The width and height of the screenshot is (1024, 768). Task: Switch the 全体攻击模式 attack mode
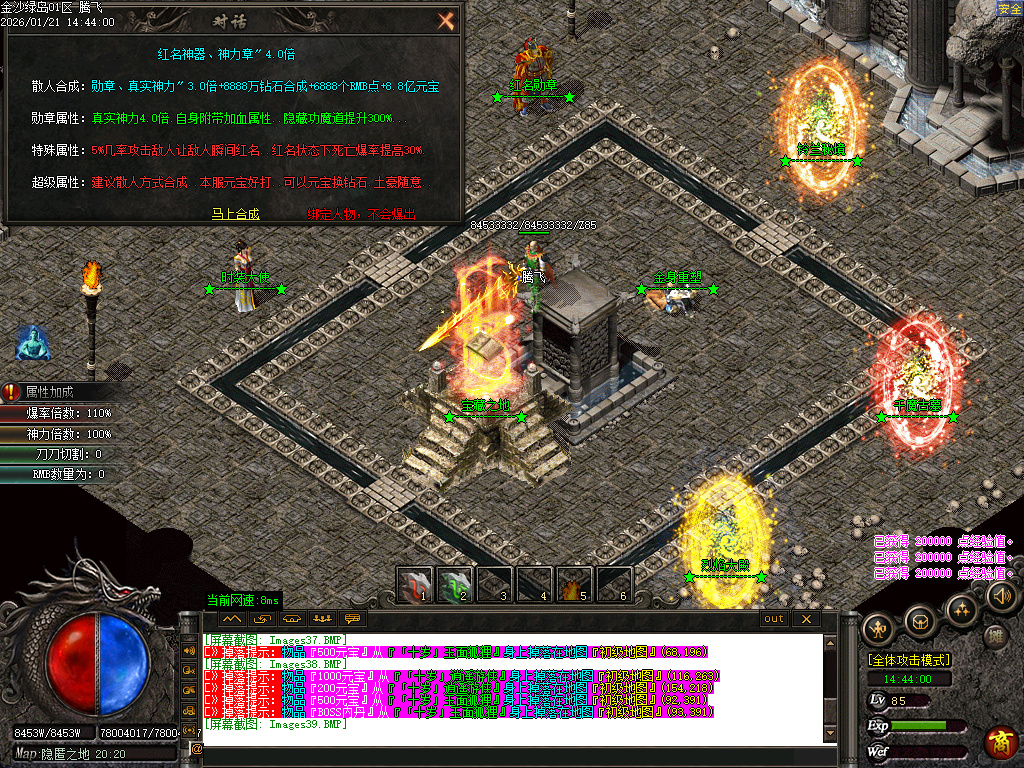pyautogui.click(x=909, y=660)
